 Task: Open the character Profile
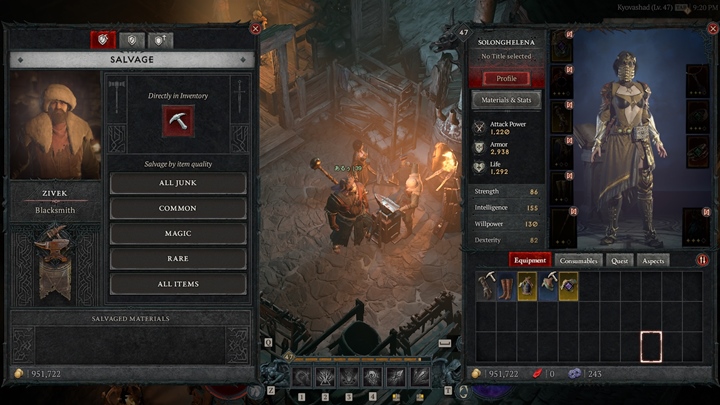[x=506, y=78]
